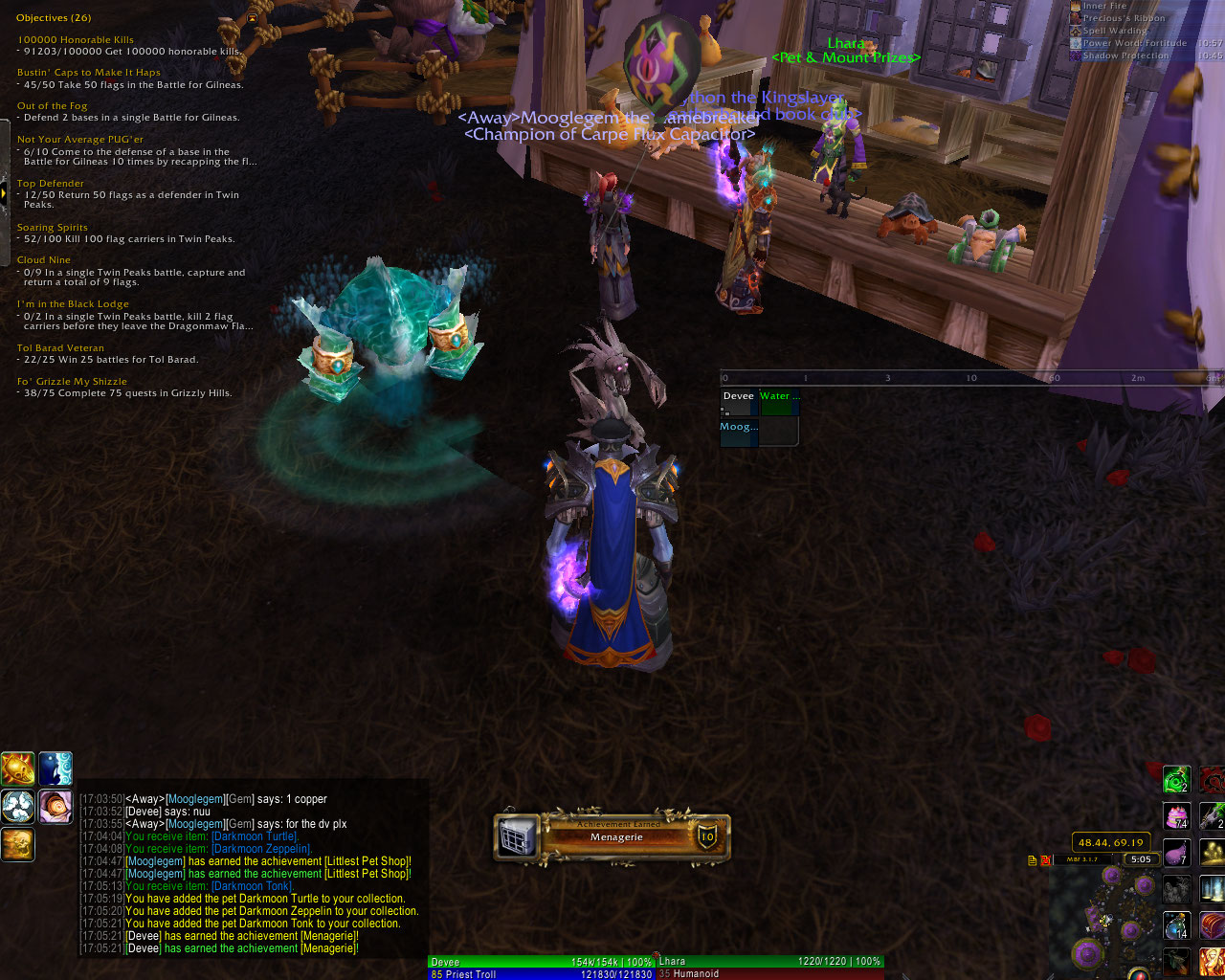Select the Fo' Grizzle My Shizzle objective
The image size is (1225, 980).
[71, 382]
